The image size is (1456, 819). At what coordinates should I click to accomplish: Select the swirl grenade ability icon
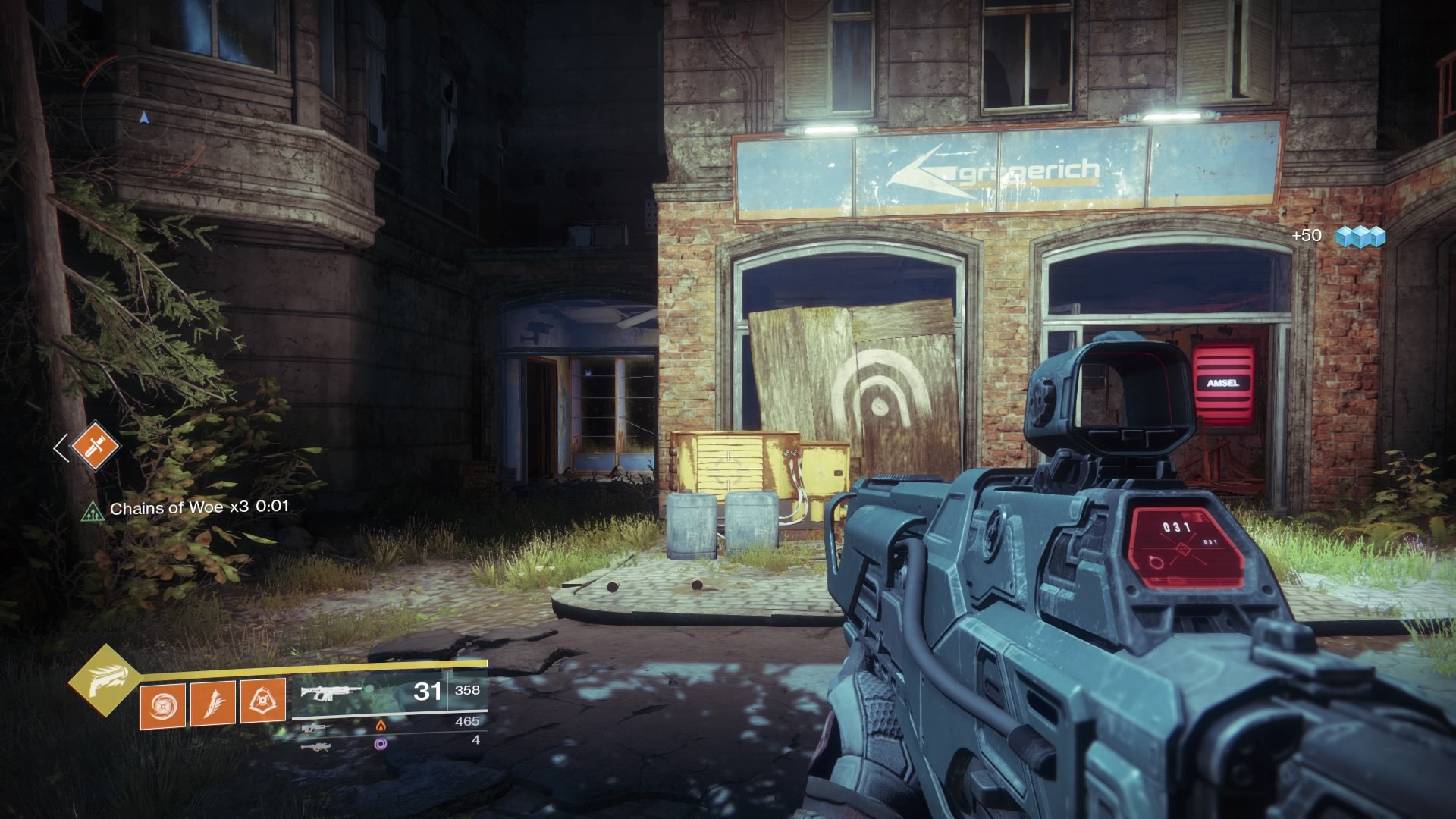162,705
